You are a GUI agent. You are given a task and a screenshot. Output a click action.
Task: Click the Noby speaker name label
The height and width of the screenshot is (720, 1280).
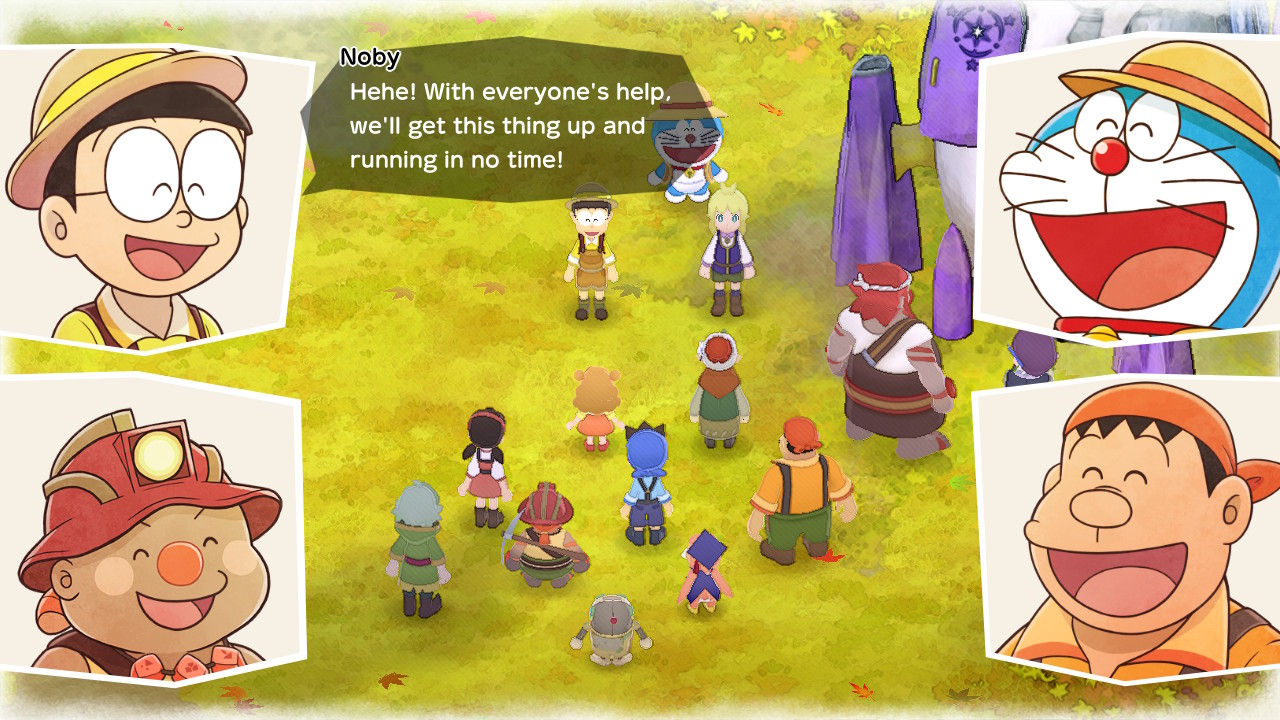tap(370, 58)
